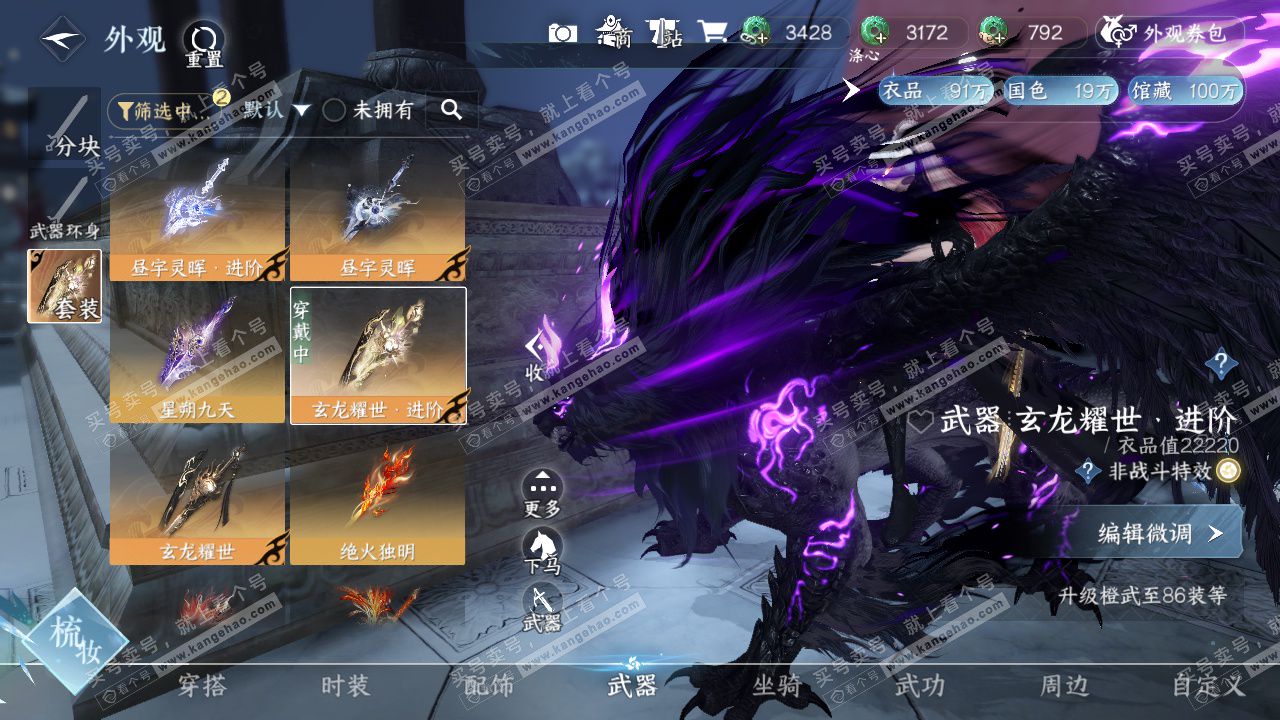Switch to the 时装 tab
The width and height of the screenshot is (1280, 720).
tap(345, 686)
